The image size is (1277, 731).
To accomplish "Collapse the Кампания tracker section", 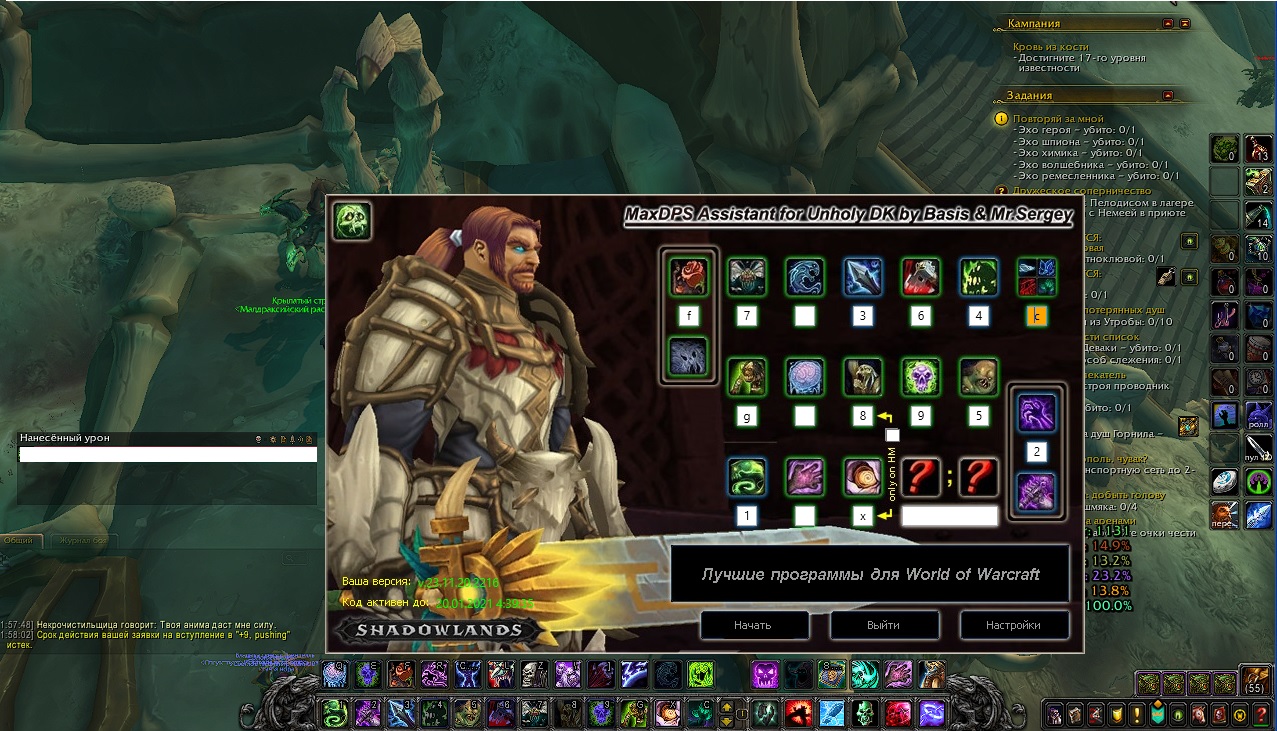I will click(x=1167, y=23).
